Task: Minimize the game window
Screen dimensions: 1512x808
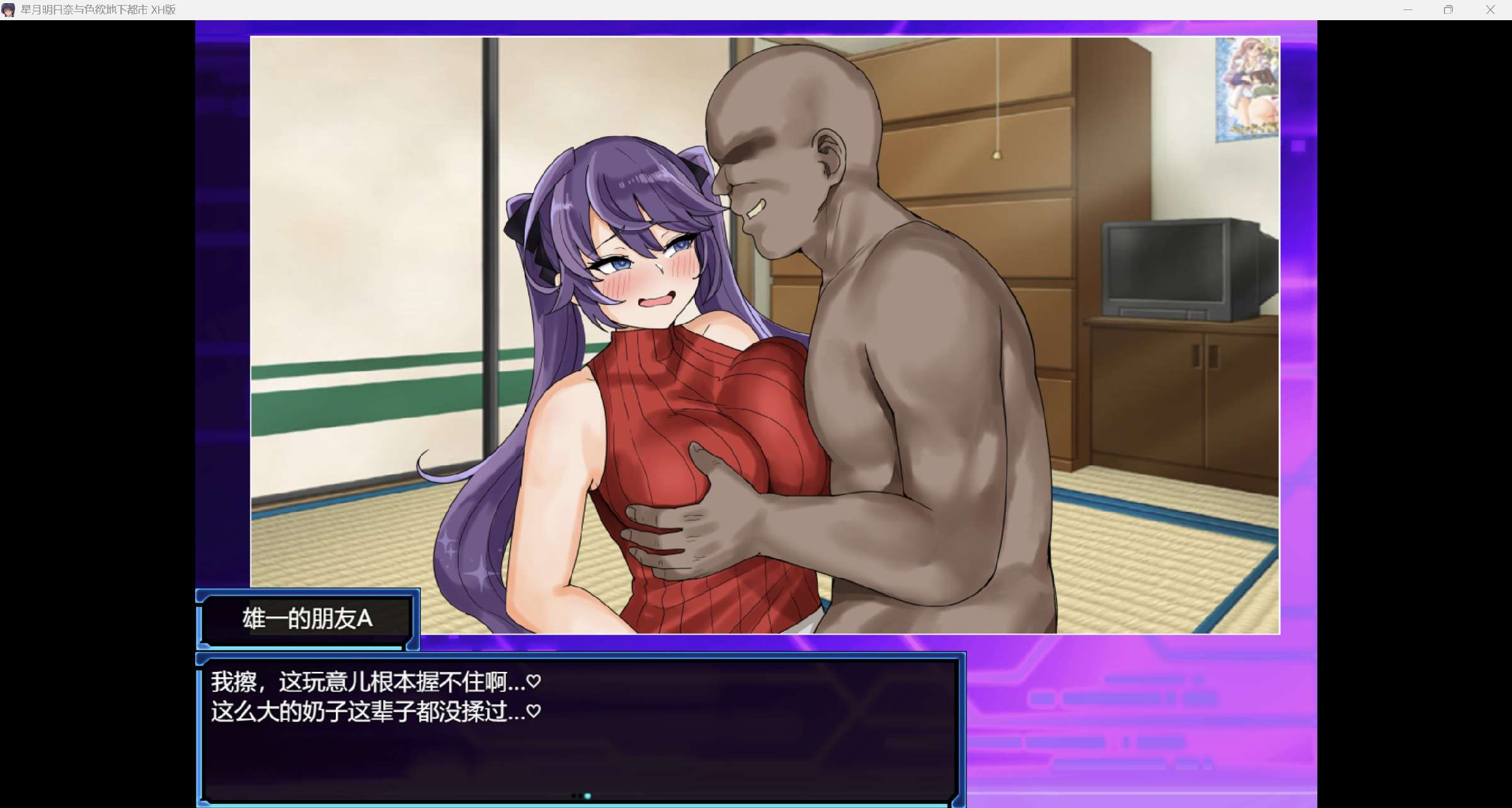Action: pyautogui.click(x=1407, y=10)
